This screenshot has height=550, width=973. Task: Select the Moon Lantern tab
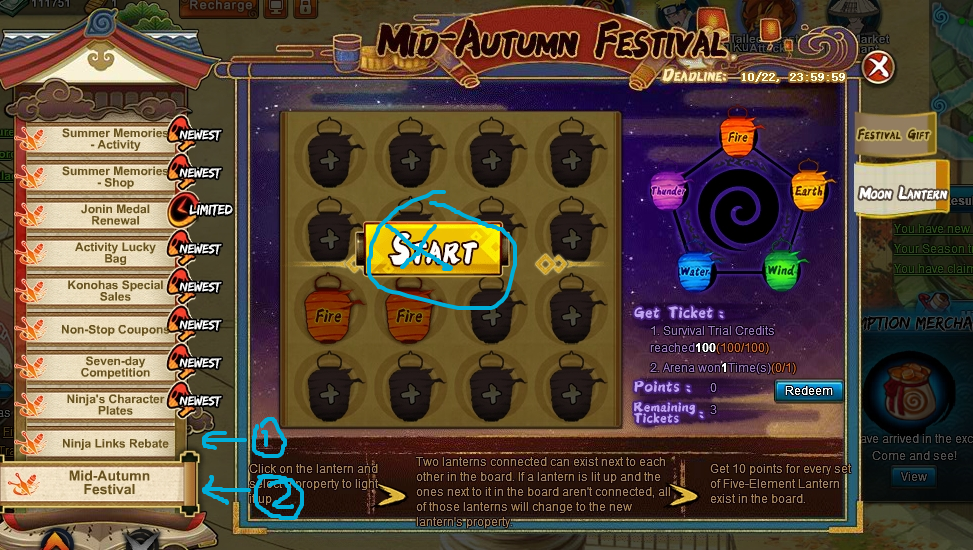click(901, 194)
